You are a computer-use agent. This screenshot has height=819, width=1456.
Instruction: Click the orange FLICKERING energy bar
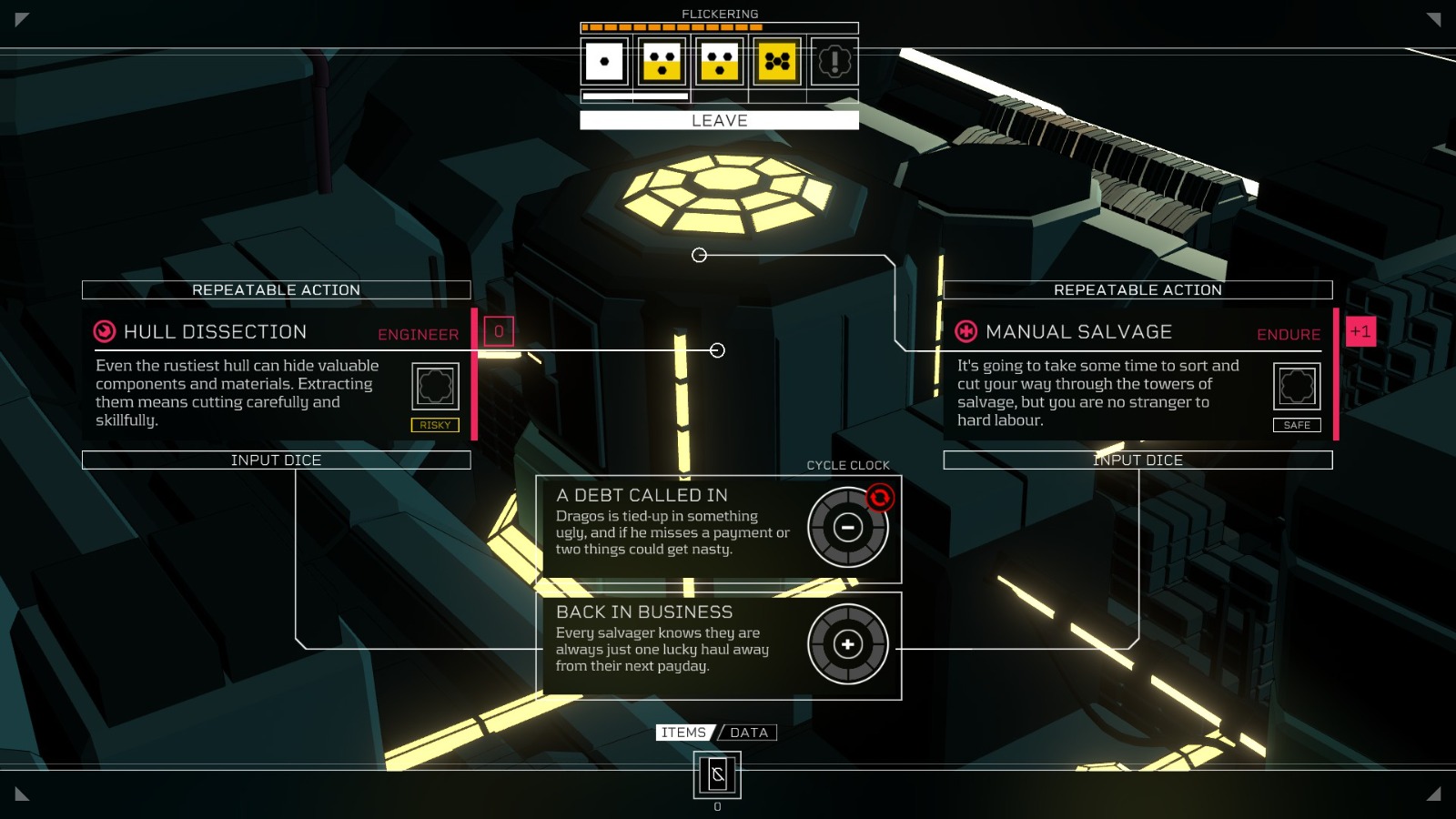pyautogui.click(x=672, y=28)
